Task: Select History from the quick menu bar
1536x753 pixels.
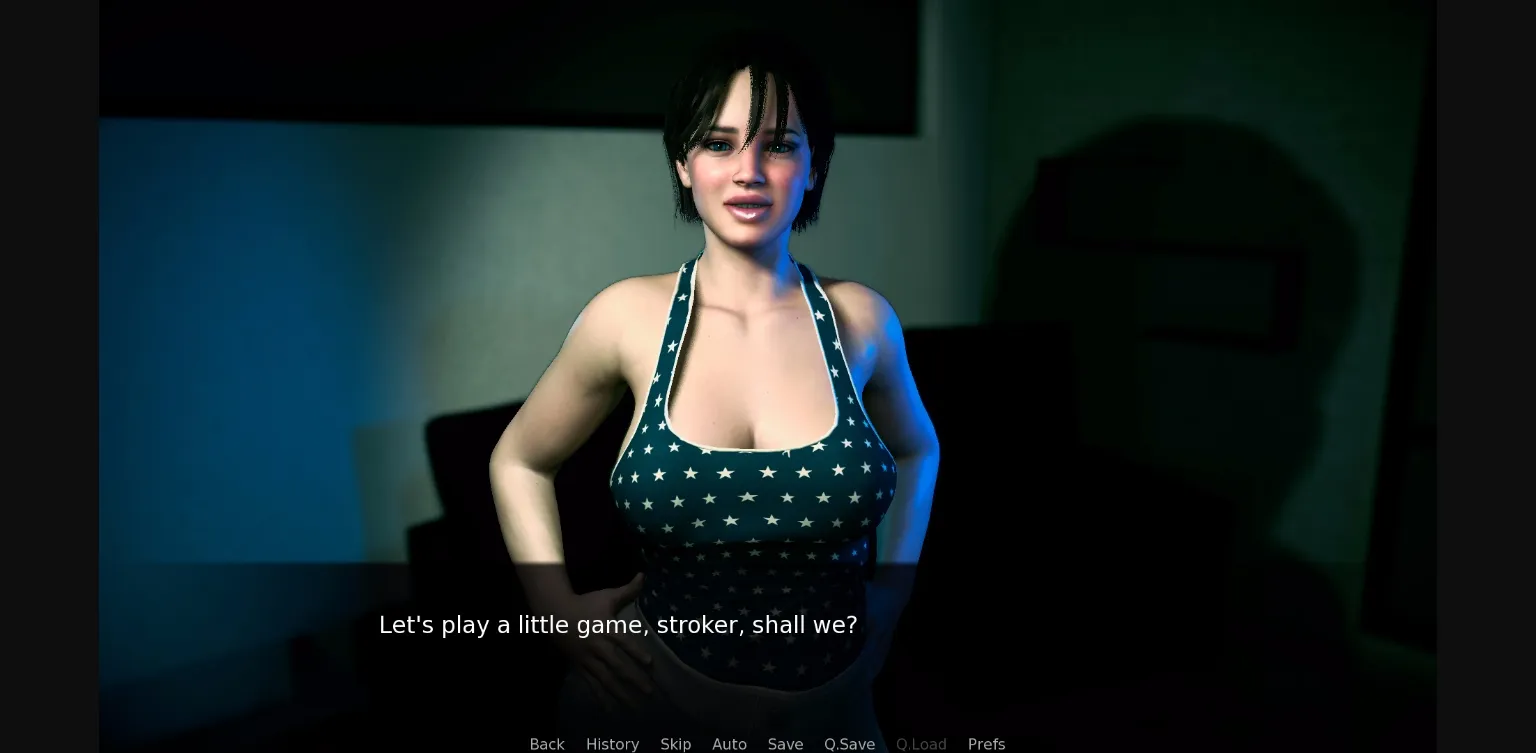Action: click(x=612, y=744)
